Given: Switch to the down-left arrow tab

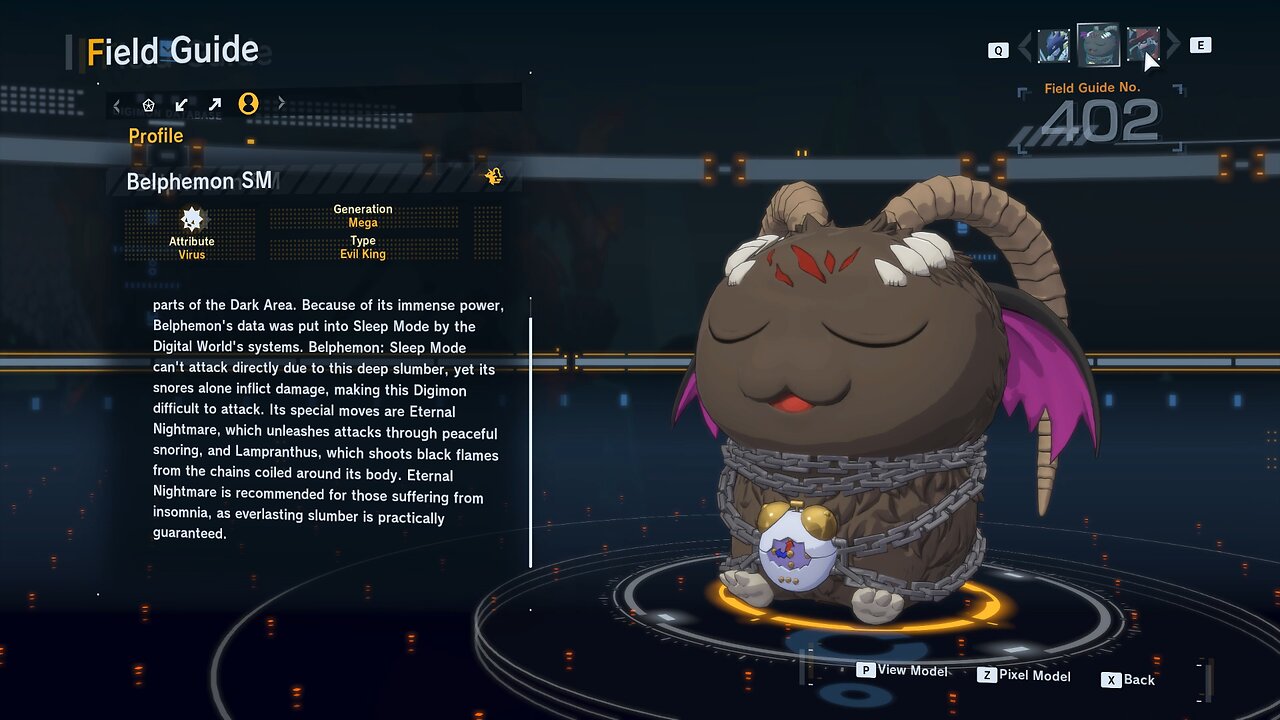Looking at the screenshot, I should pyautogui.click(x=181, y=104).
